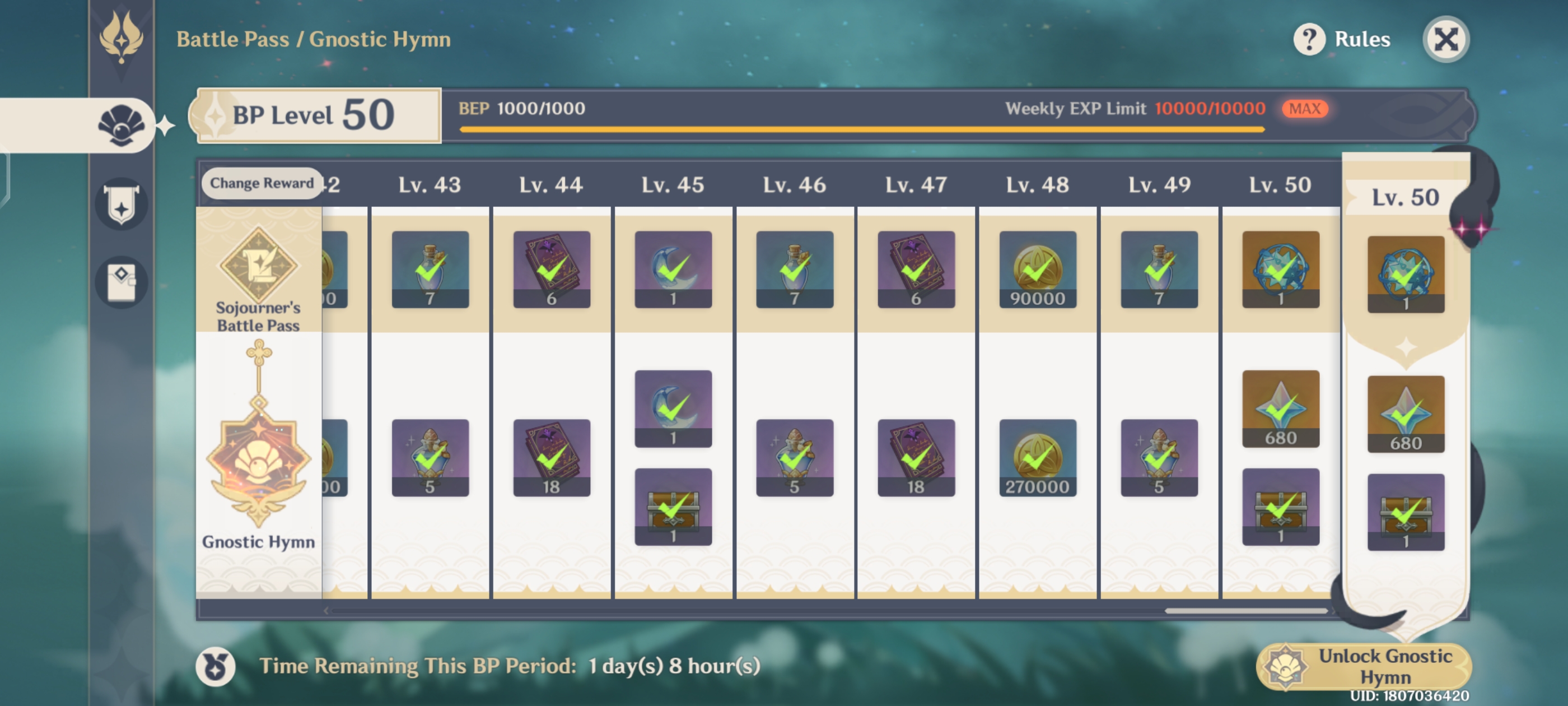Click the reward track horizontal scrollbar
The image size is (1568, 706).
[x=1245, y=610]
